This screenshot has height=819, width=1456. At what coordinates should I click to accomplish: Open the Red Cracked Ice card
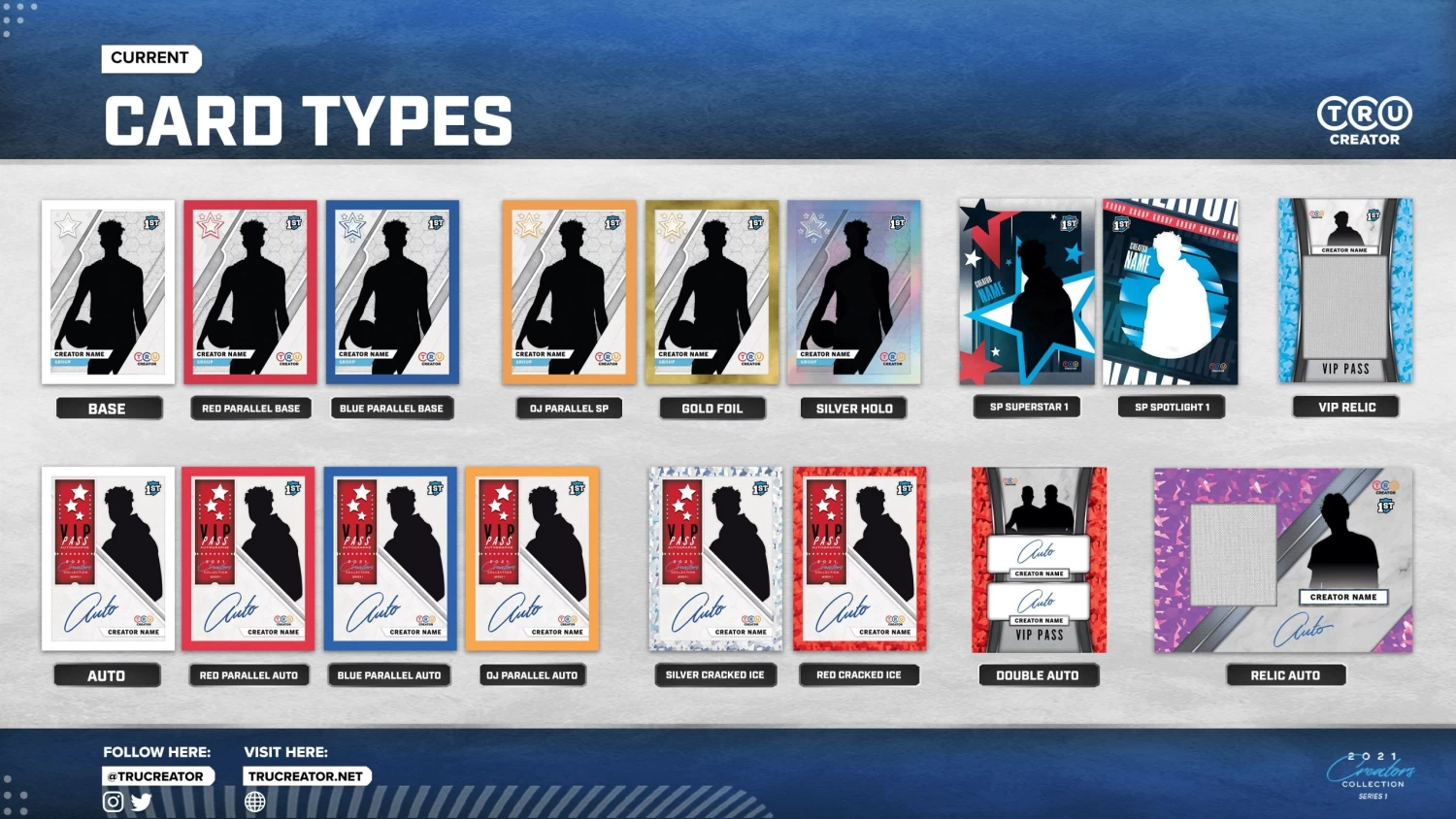(859, 558)
